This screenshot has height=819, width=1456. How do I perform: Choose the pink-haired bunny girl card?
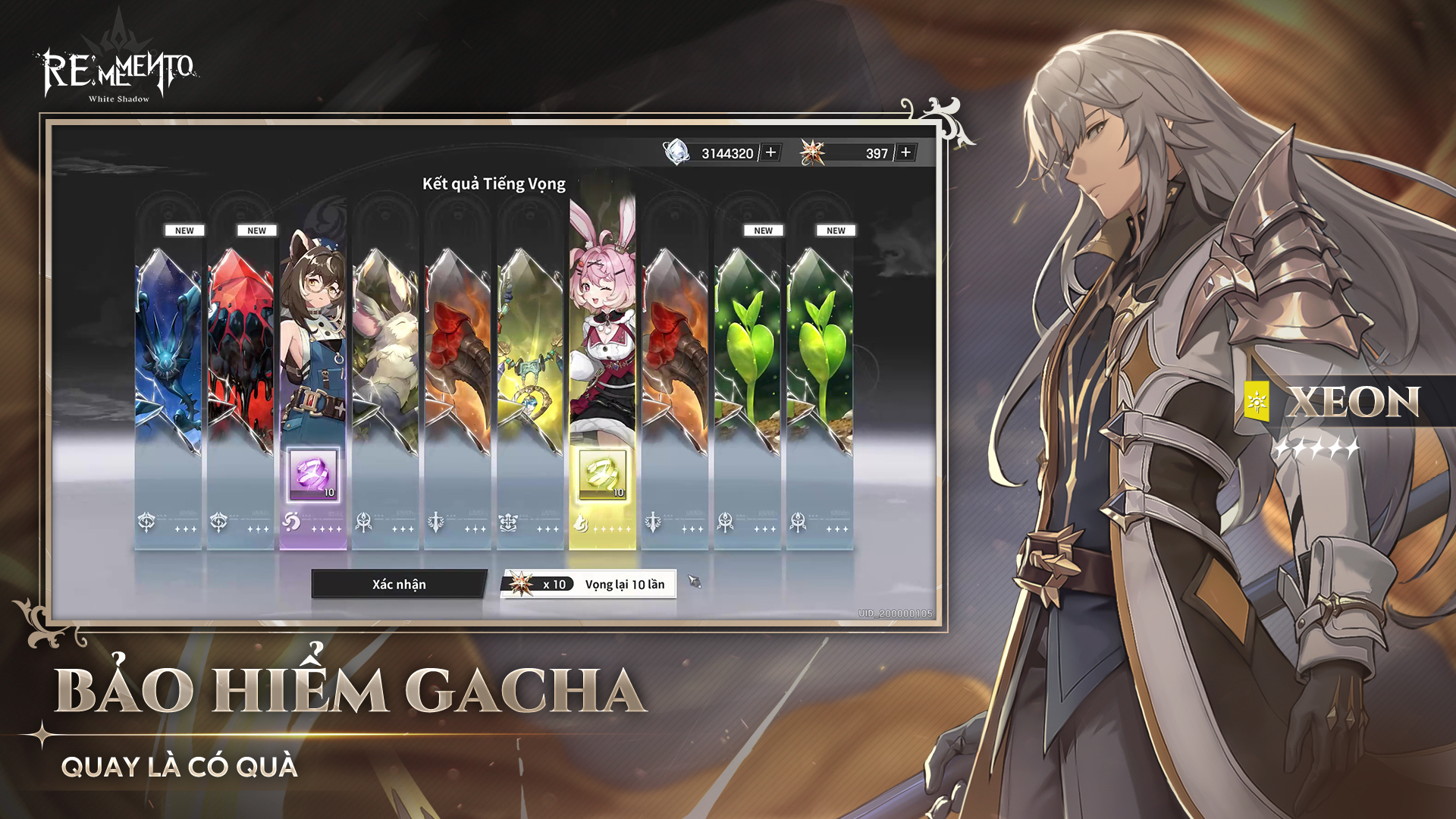(x=603, y=318)
